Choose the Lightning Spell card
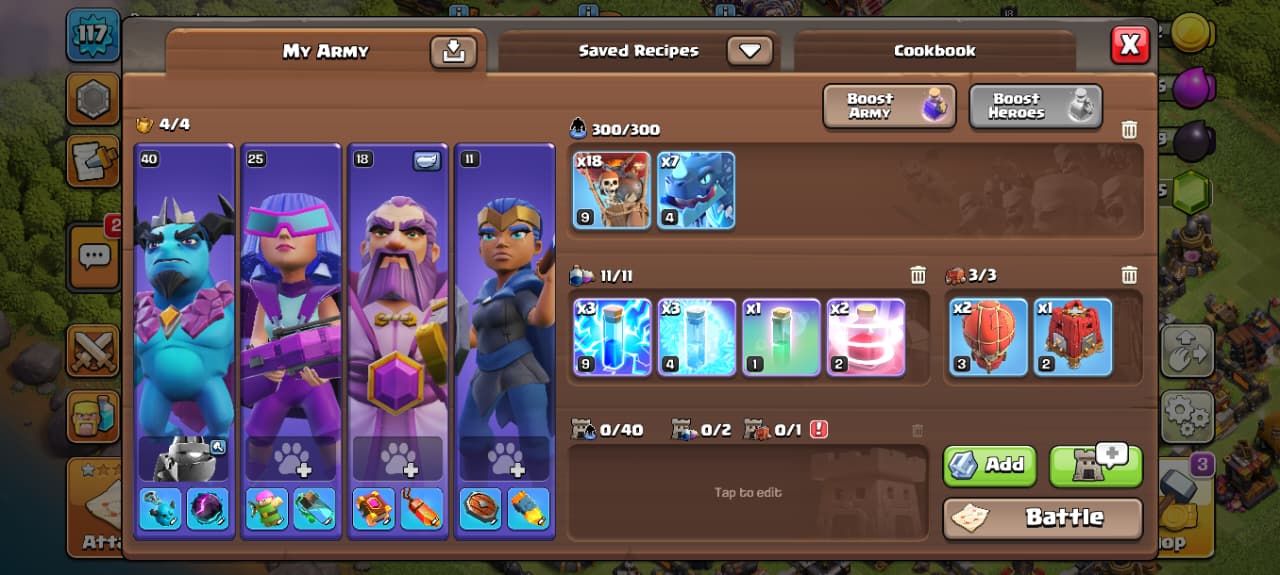This screenshot has height=575, width=1280. point(612,337)
